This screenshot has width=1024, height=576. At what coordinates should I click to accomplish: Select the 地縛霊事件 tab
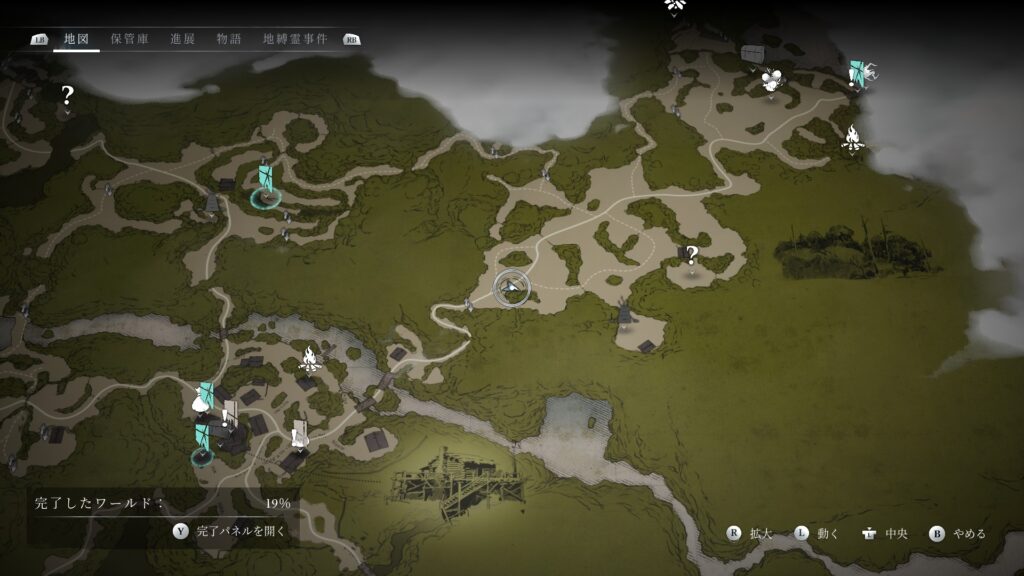(x=294, y=39)
